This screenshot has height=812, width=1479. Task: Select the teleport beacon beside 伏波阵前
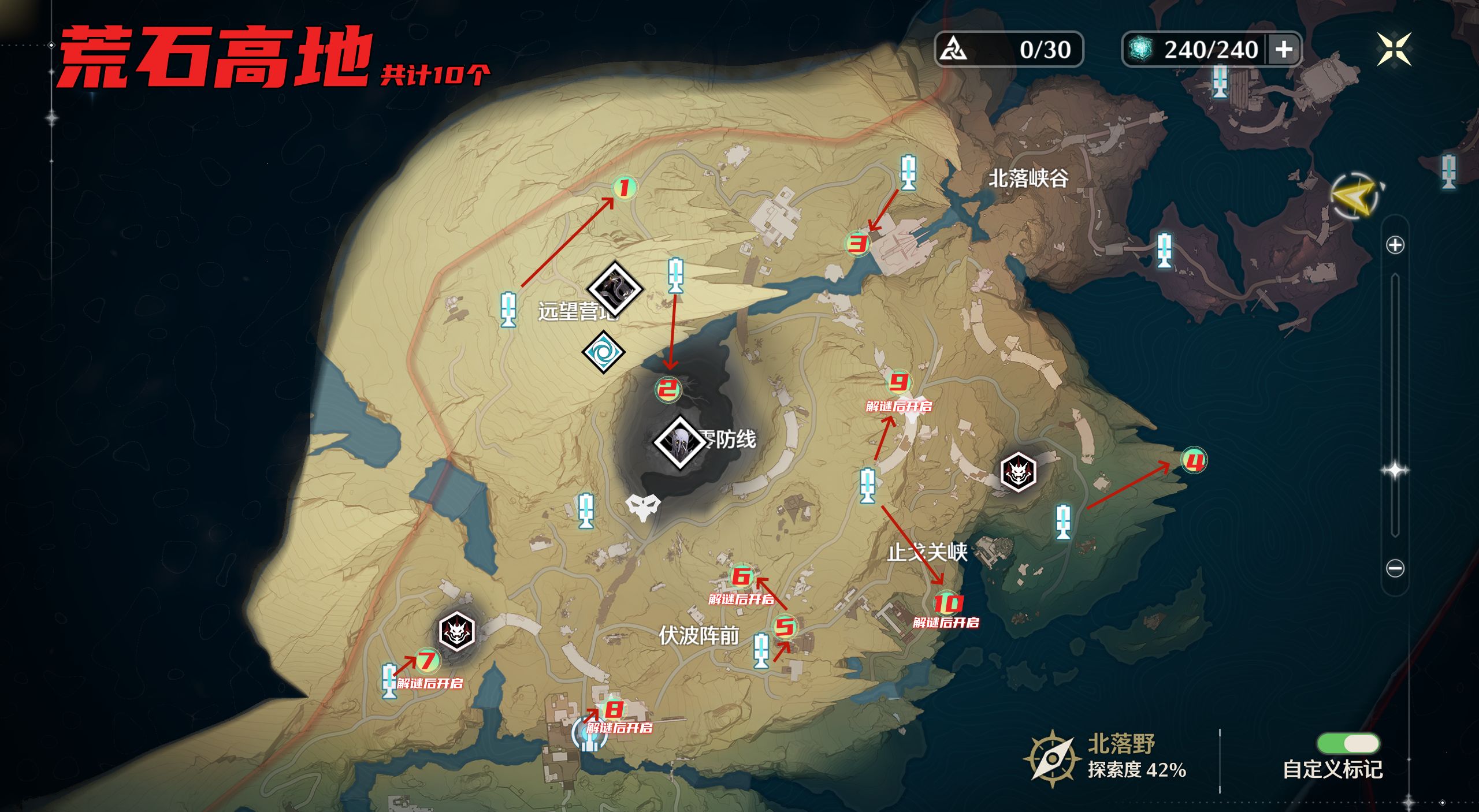coord(761,650)
